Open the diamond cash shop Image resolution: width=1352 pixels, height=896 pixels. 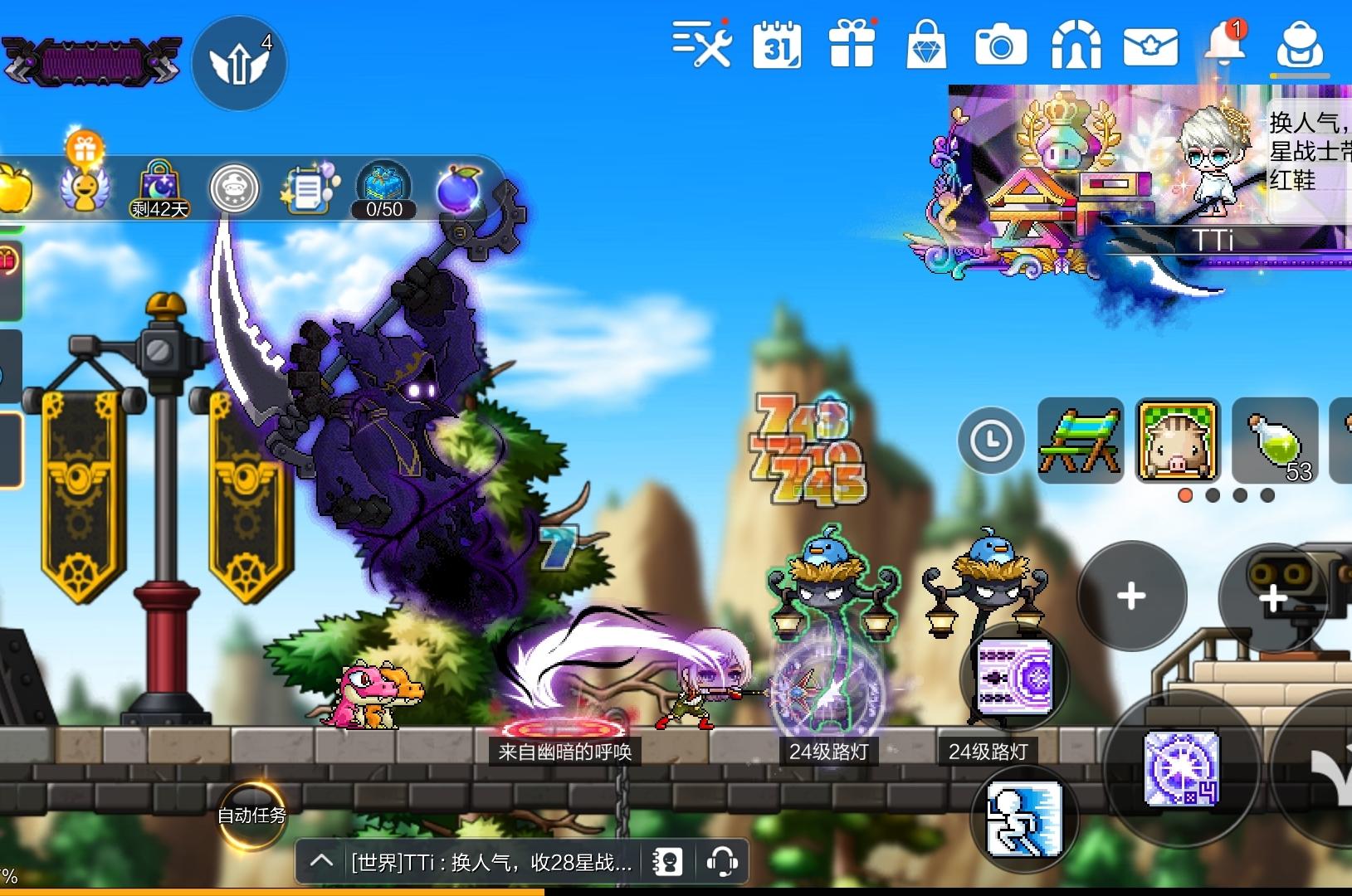[928, 46]
